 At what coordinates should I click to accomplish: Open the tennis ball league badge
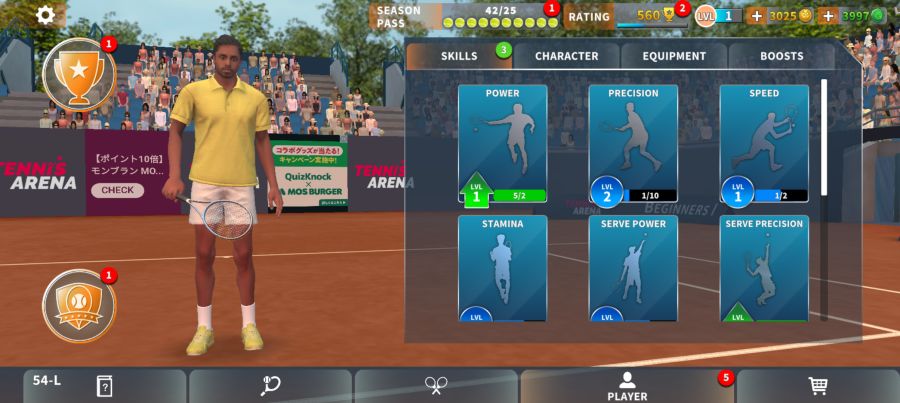(x=78, y=305)
